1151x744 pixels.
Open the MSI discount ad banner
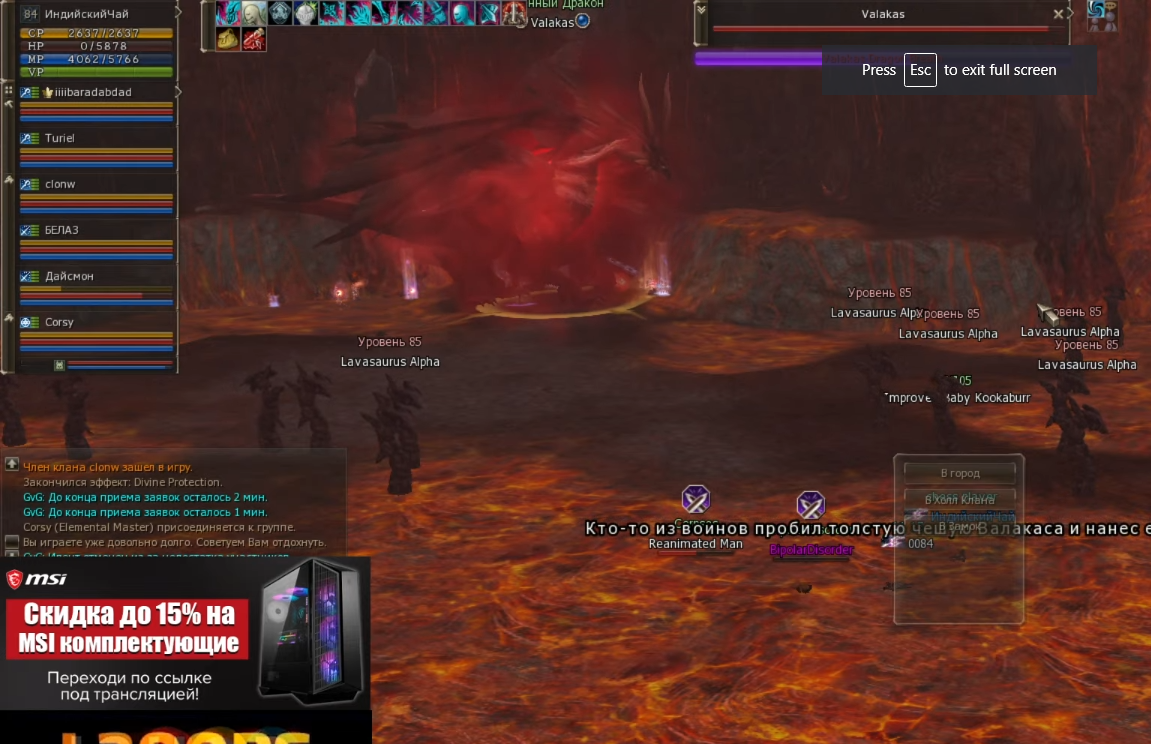click(185, 632)
